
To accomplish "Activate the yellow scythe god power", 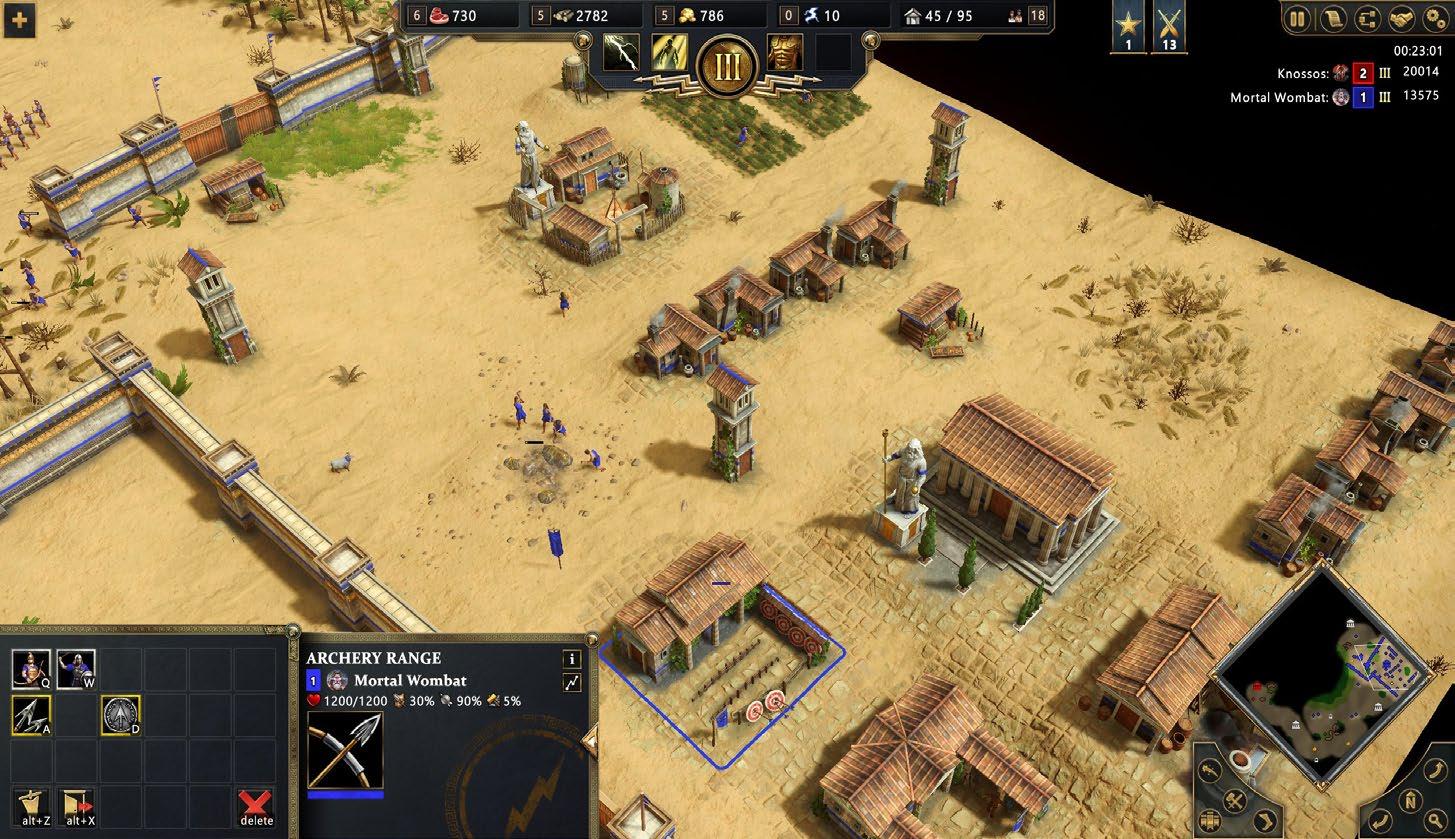I will 669,52.
